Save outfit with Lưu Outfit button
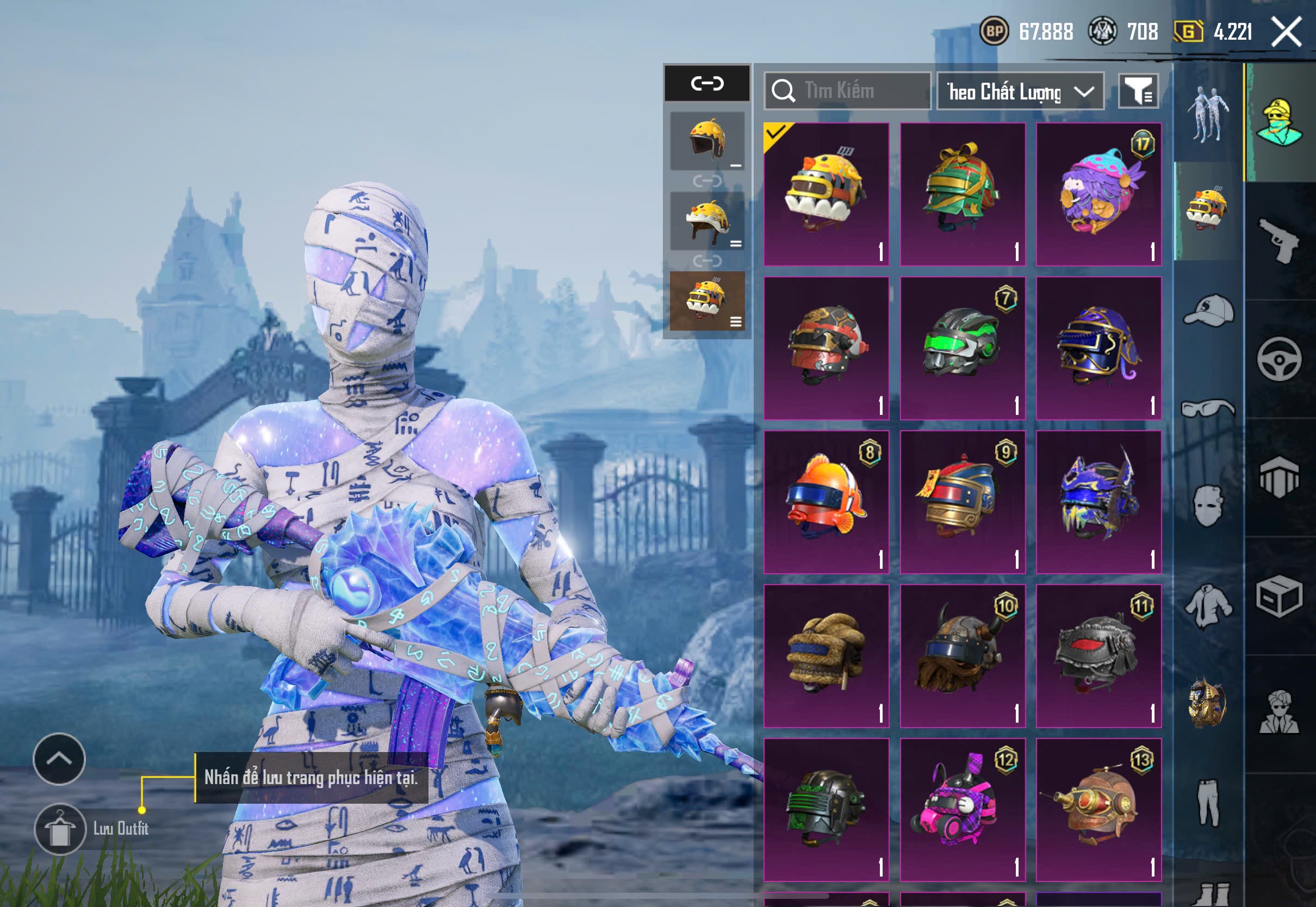This screenshot has height=907, width=1316. [60, 829]
